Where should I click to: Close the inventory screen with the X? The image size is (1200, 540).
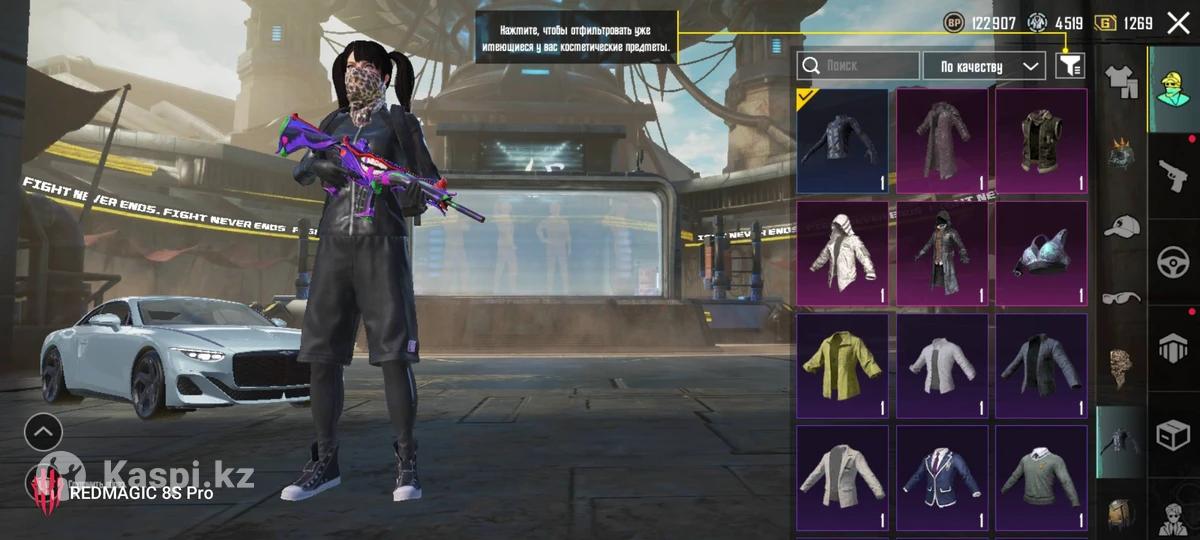coord(1178,22)
